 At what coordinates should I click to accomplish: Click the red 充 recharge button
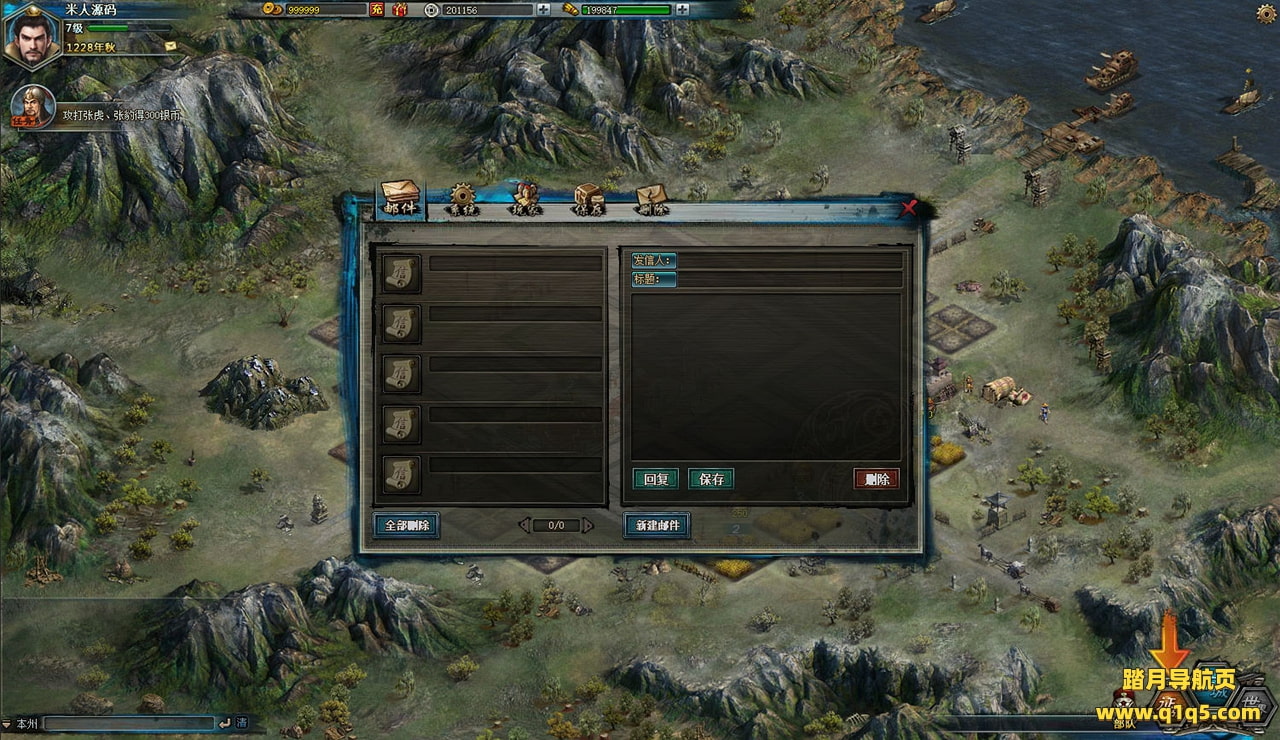[x=377, y=10]
